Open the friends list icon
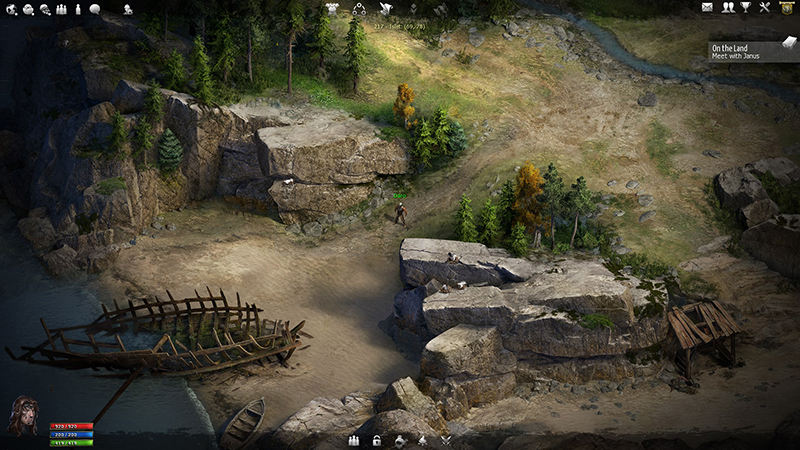Viewport: 800px width, 450px height. [x=728, y=8]
